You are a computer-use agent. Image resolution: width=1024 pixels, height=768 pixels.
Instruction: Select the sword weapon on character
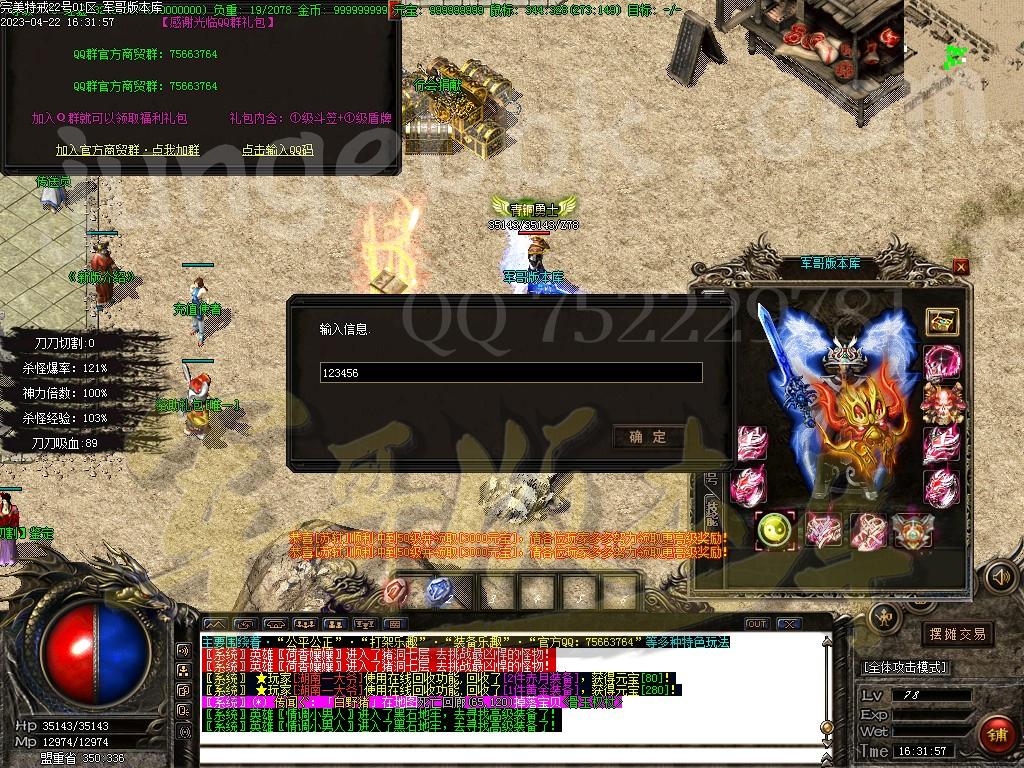click(x=775, y=360)
